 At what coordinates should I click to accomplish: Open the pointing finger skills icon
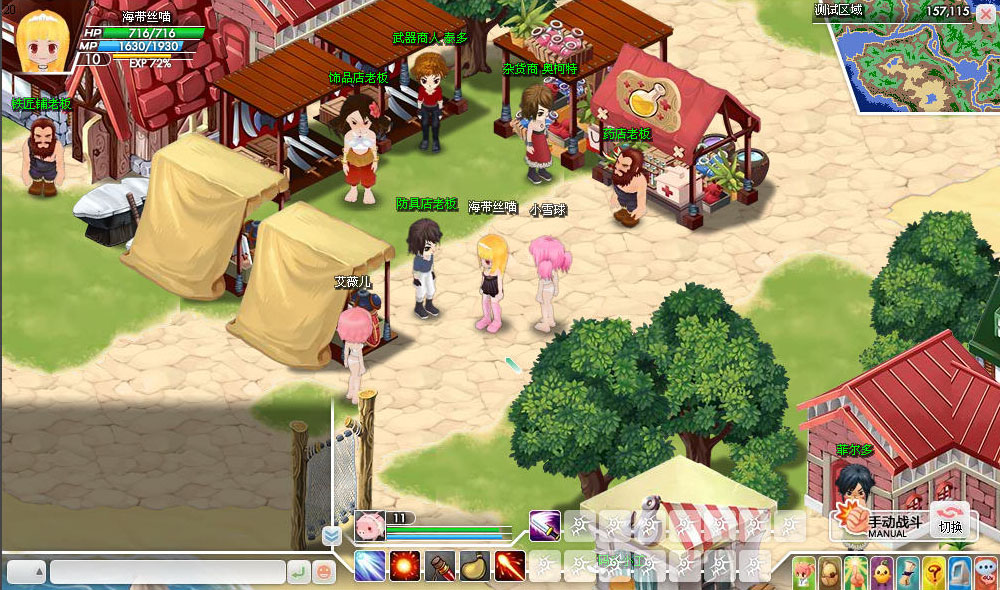pyautogui.click(x=855, y=572)
